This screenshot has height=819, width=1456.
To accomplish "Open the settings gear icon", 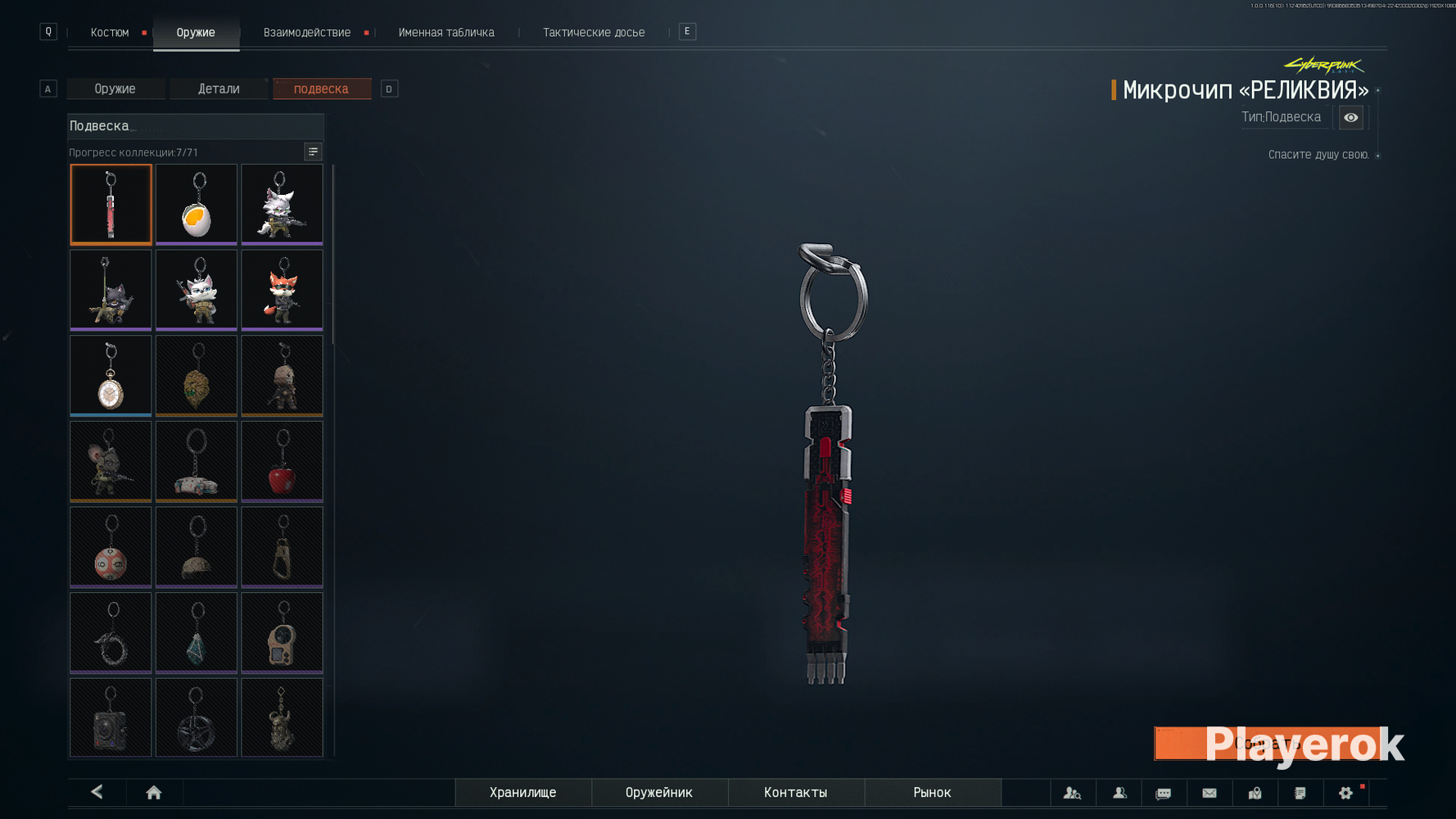I will coord(1345,793).
